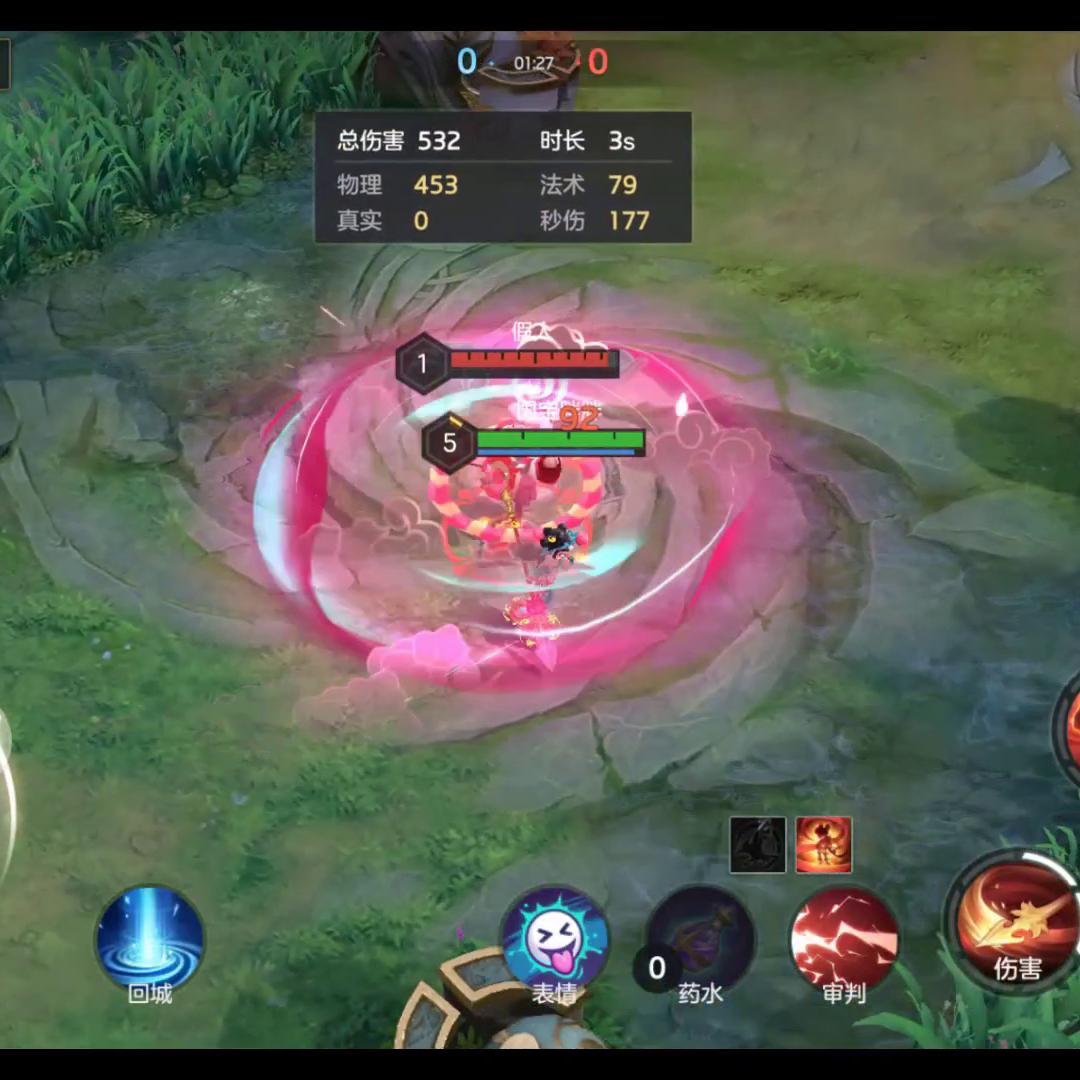Open the 表情 emote button
The width and height of the screenshot is (1080, 1080).
click(555, 940)
